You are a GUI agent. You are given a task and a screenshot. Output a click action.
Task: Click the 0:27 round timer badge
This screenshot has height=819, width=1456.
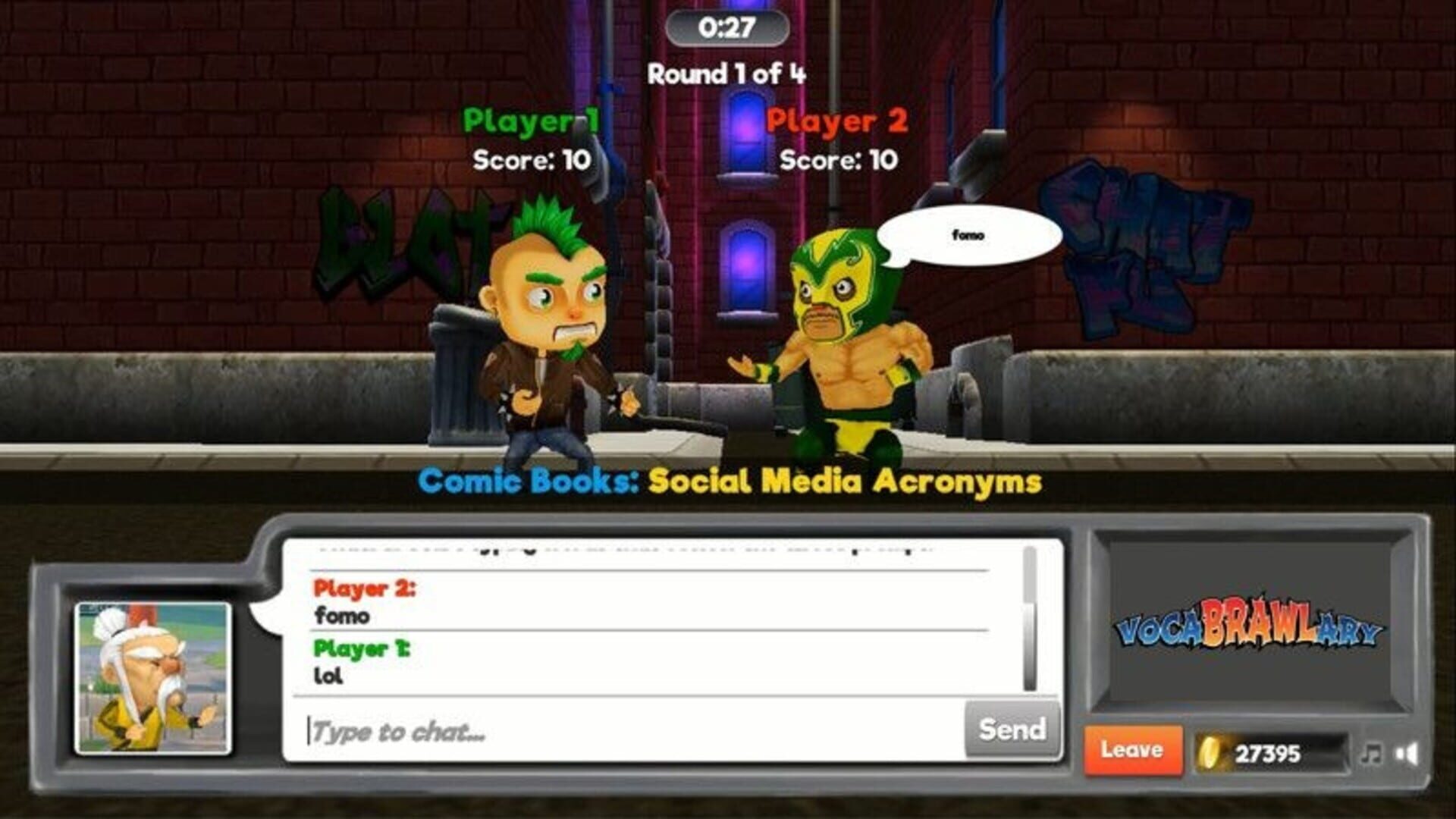click(x=726, y=27)
